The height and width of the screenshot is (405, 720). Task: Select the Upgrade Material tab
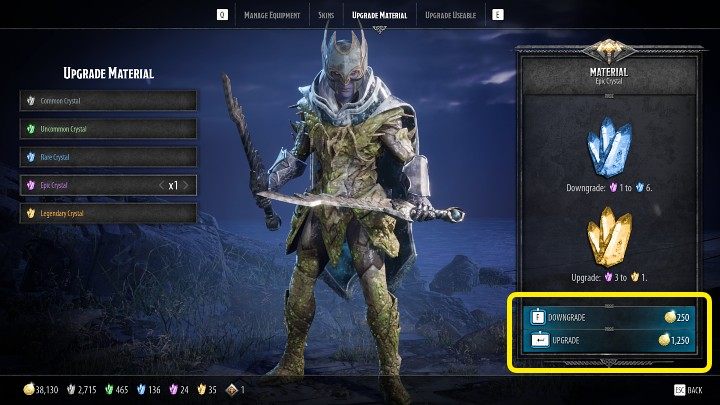pos(380,15)
